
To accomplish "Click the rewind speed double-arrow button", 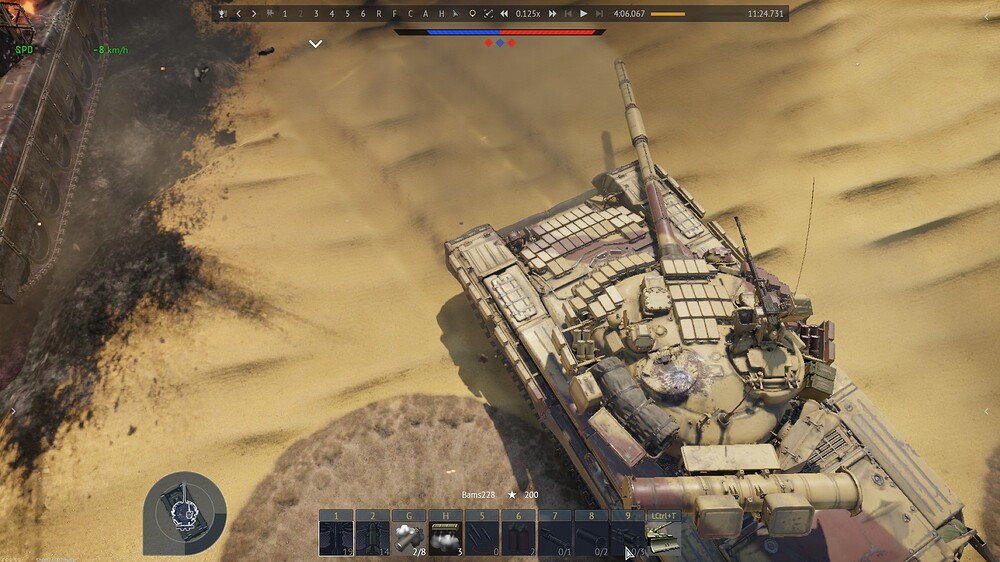I will [x=505, y=14].
